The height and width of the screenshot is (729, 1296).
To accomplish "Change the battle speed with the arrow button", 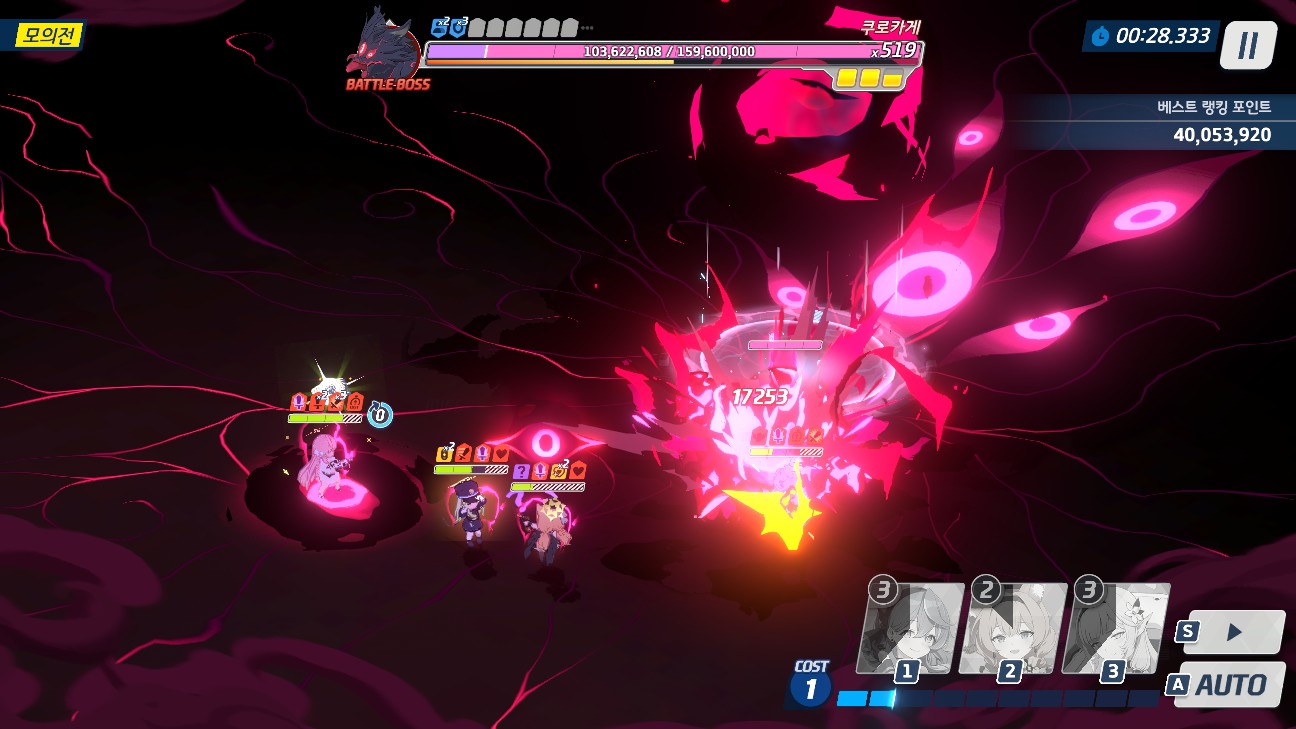I will point(1234,632).
